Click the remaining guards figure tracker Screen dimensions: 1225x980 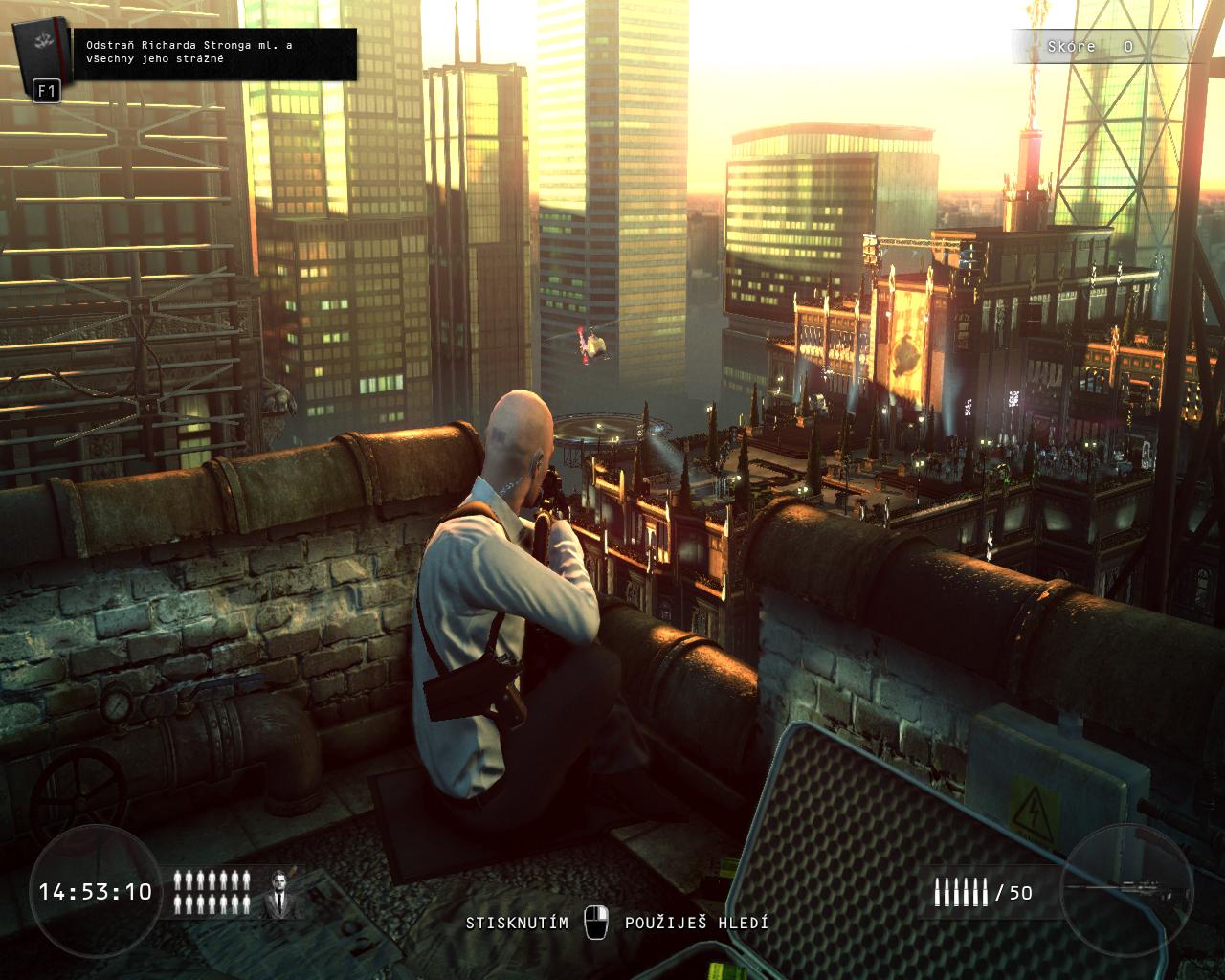[212, 892]
